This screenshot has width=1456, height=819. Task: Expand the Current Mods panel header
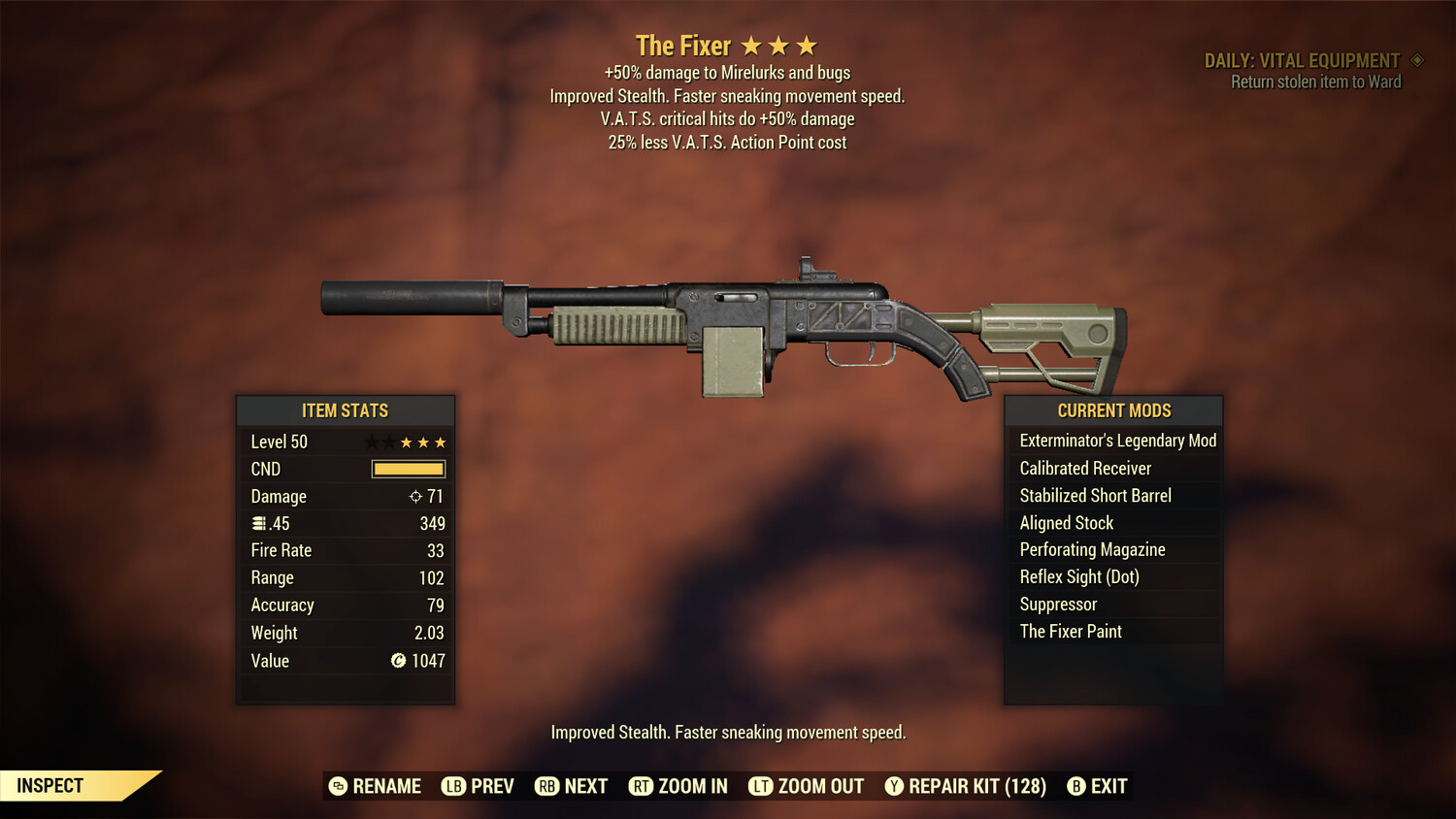point(1112,410)
